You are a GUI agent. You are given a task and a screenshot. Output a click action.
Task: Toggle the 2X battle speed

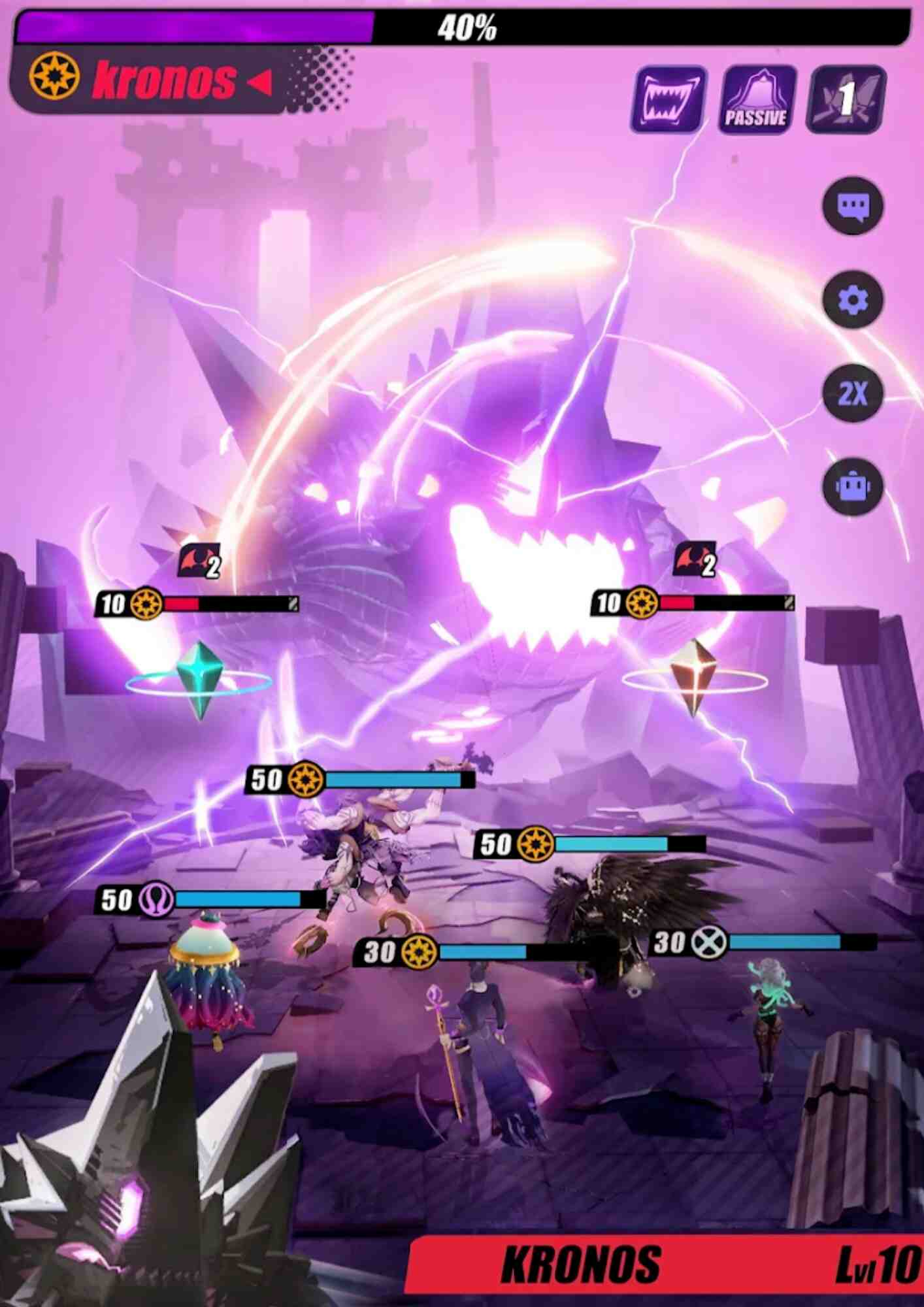(853, 394)
